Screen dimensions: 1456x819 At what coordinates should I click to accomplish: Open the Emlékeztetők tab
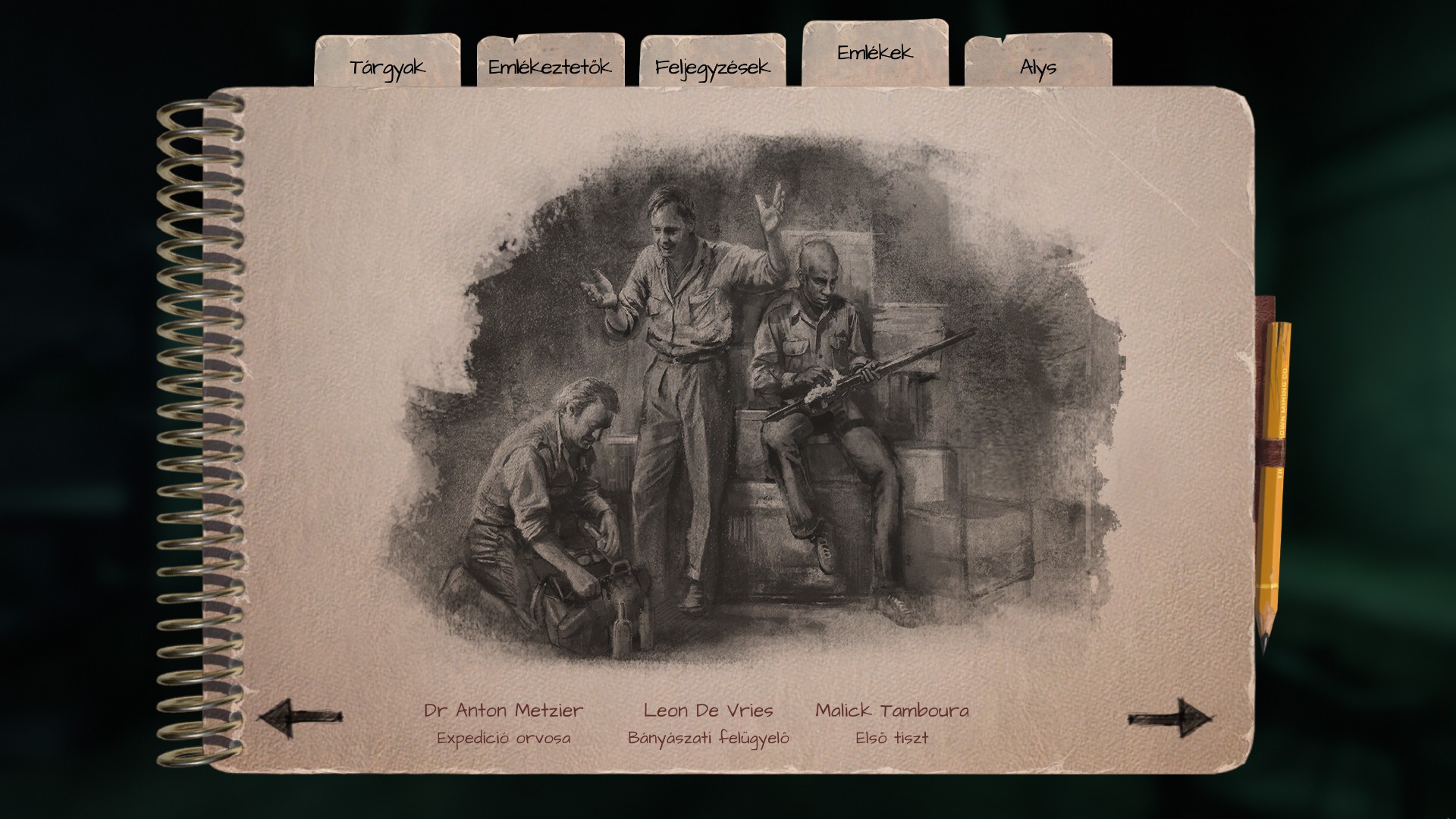tap(550, 66)
